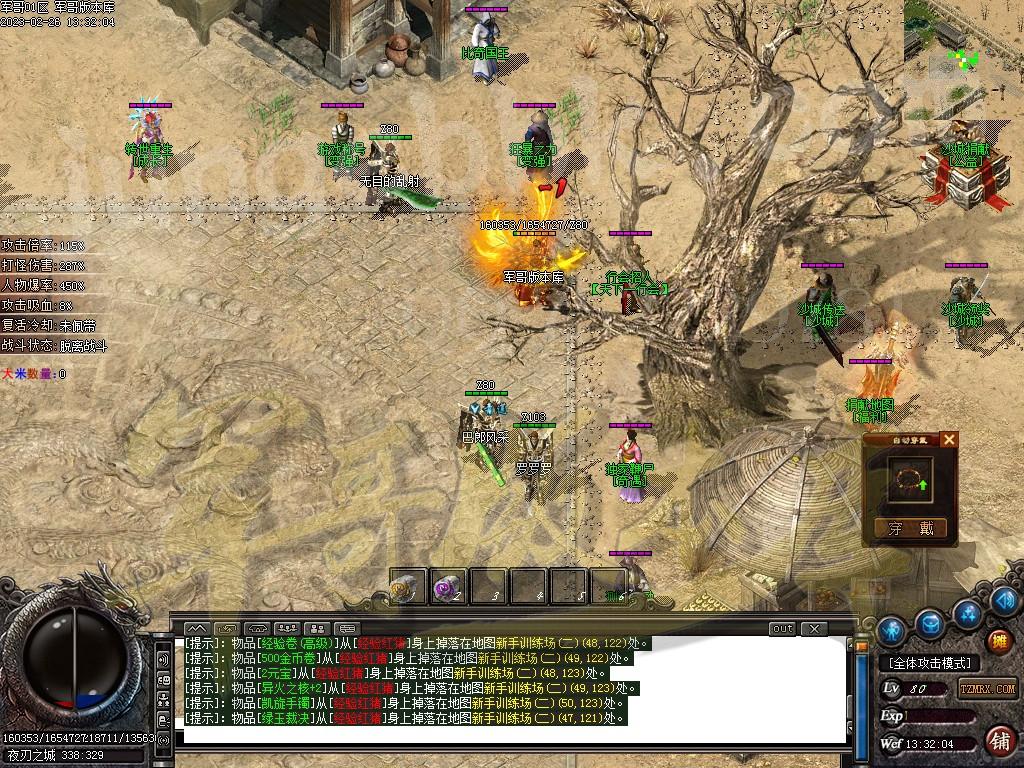Toggle the sound speaker icon

coord(163,660)
